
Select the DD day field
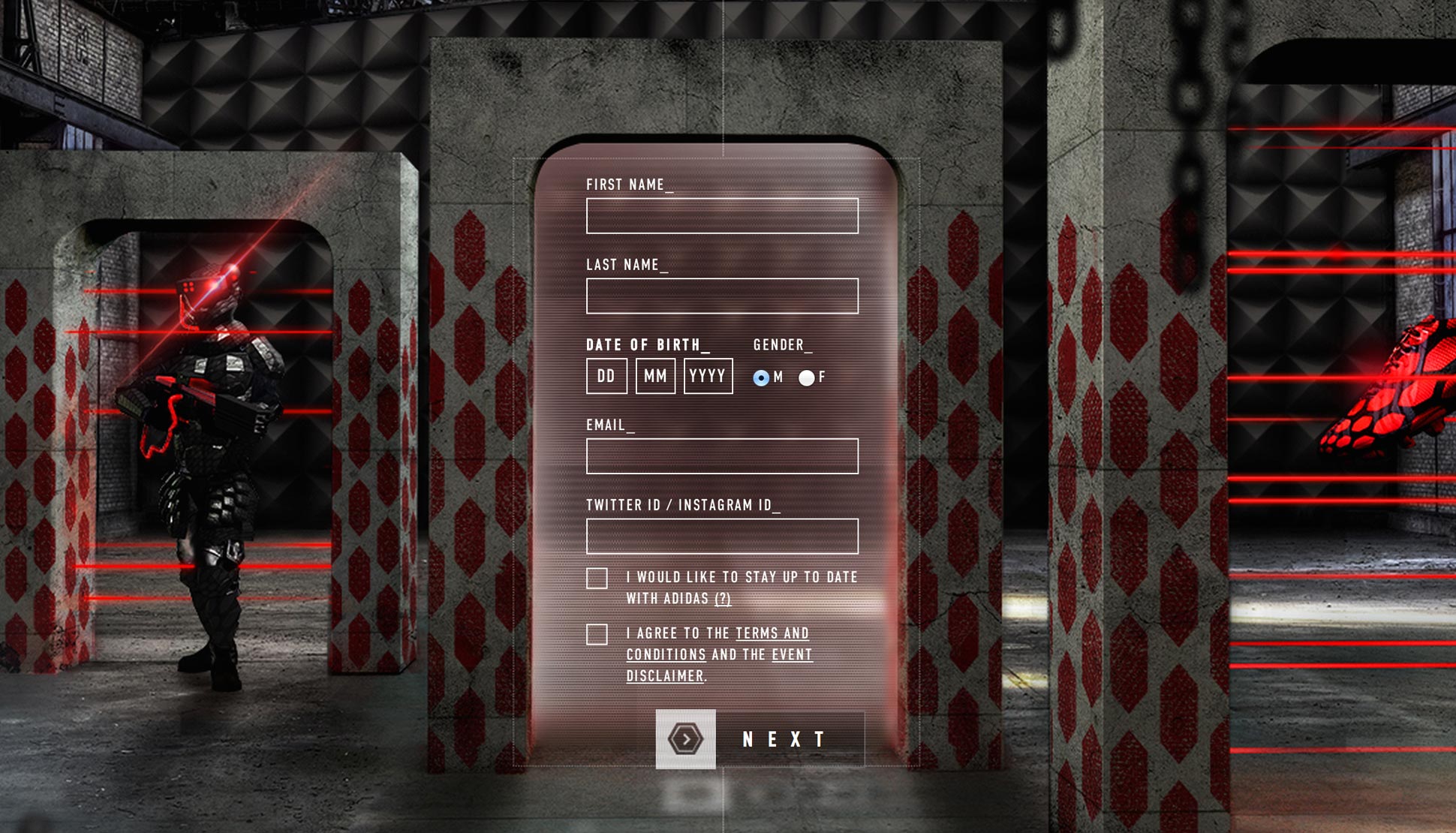point(606,376)
